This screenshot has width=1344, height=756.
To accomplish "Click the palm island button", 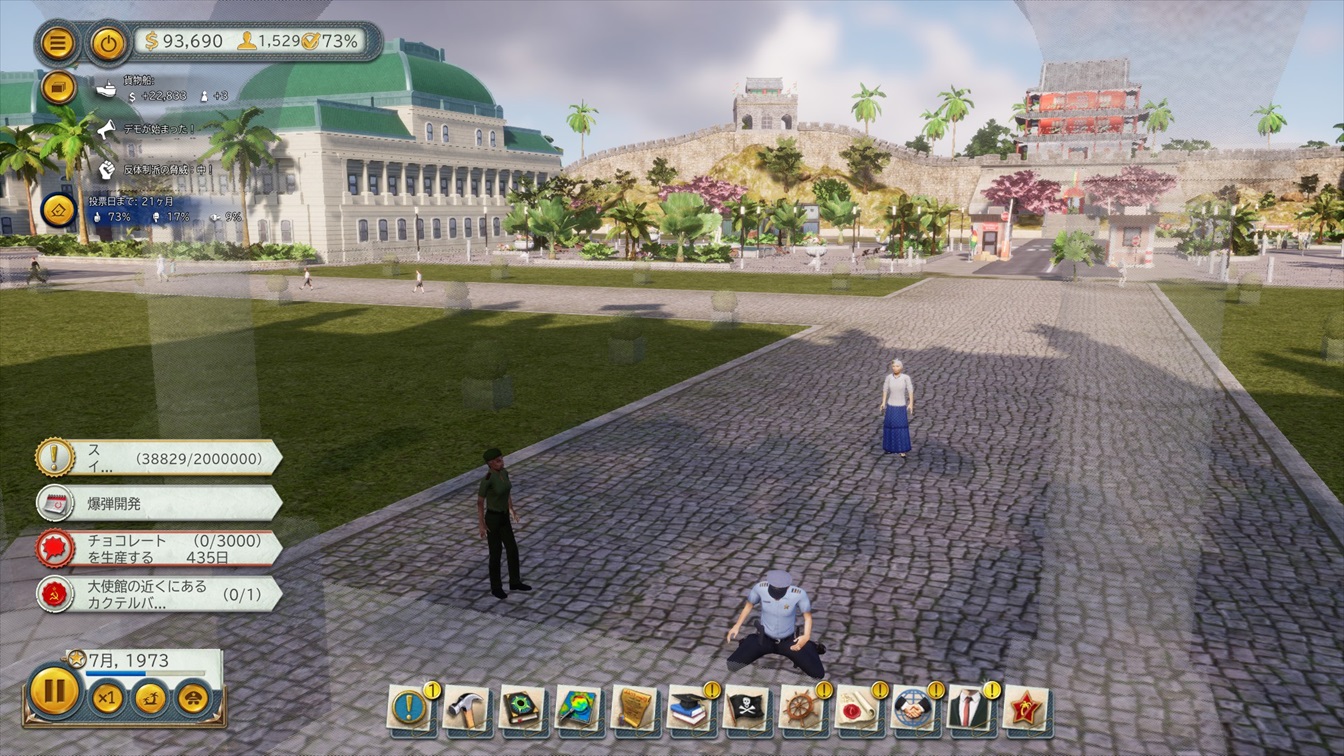I will coord(150,697).
